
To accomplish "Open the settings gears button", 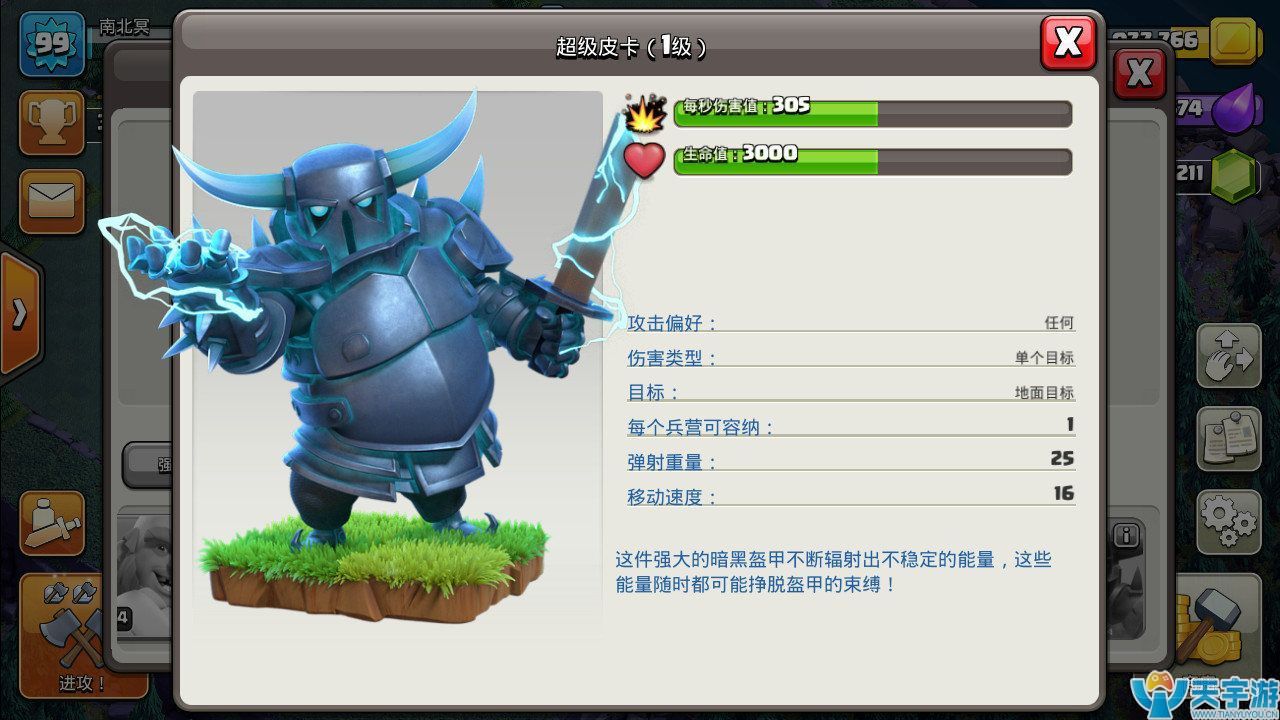I will coord(1229,520).
